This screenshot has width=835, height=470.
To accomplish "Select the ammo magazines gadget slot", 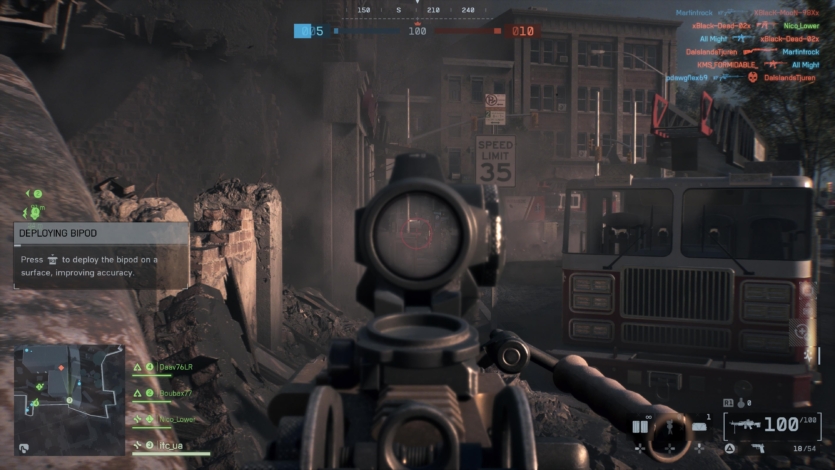I will coord(640,427).
